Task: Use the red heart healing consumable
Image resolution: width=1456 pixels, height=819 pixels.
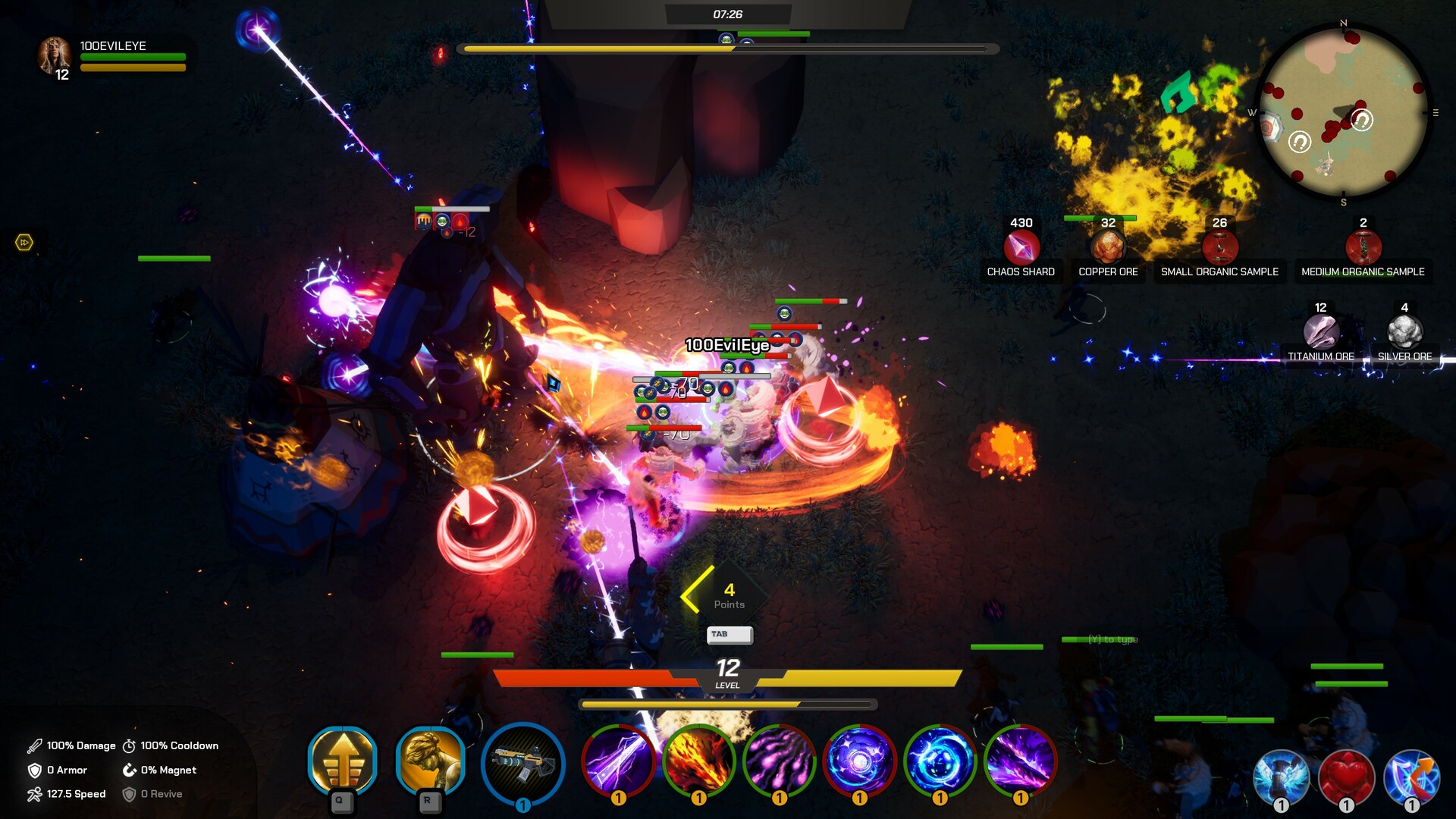Action: (x=1347, y=775)
